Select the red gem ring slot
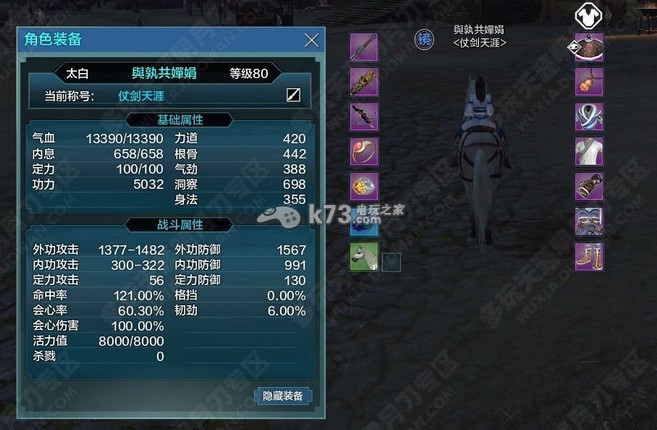Viewport: 657px width, 430px height. tap(364, 152)
